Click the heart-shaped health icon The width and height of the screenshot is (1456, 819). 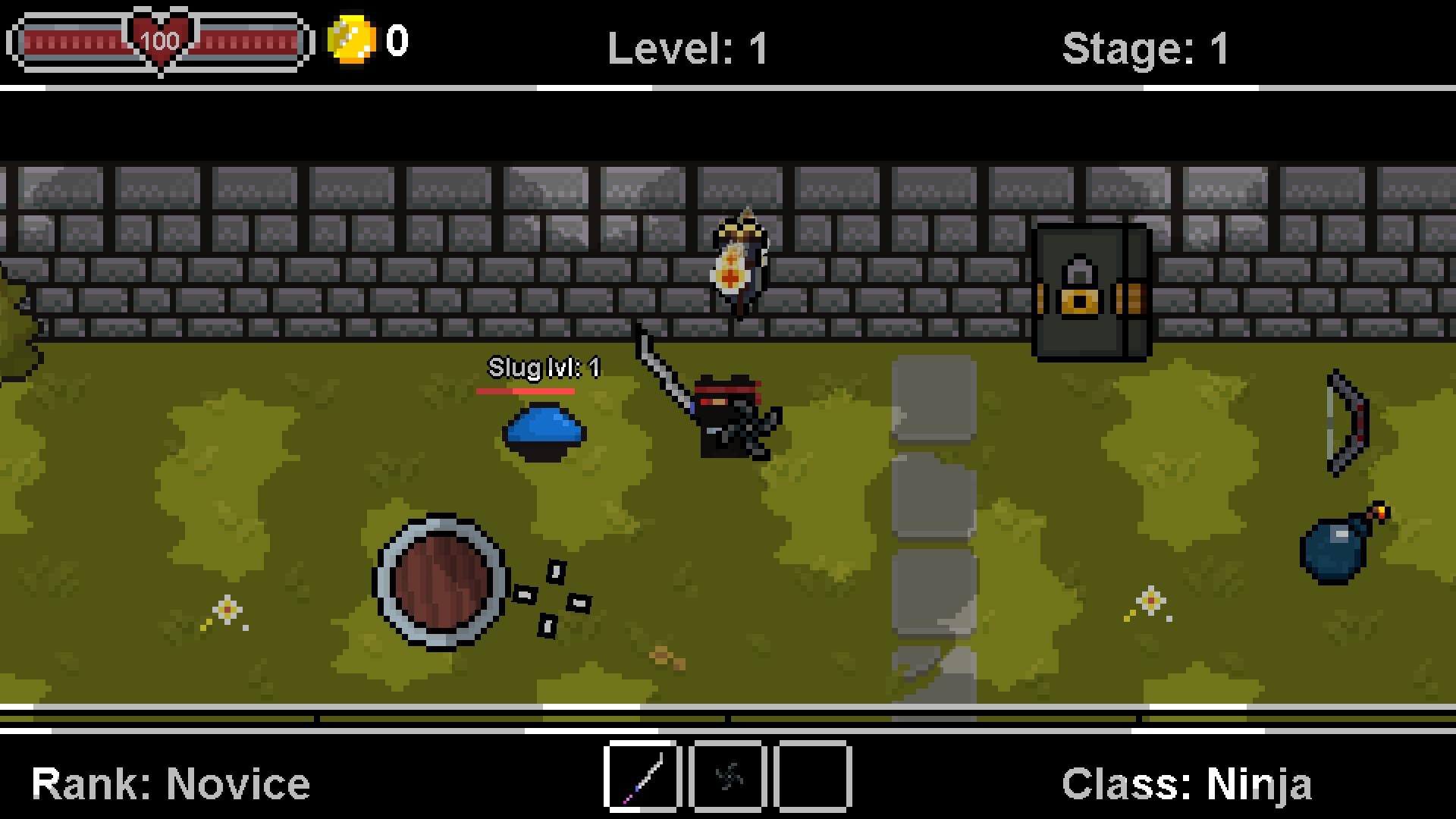(158, 39)
